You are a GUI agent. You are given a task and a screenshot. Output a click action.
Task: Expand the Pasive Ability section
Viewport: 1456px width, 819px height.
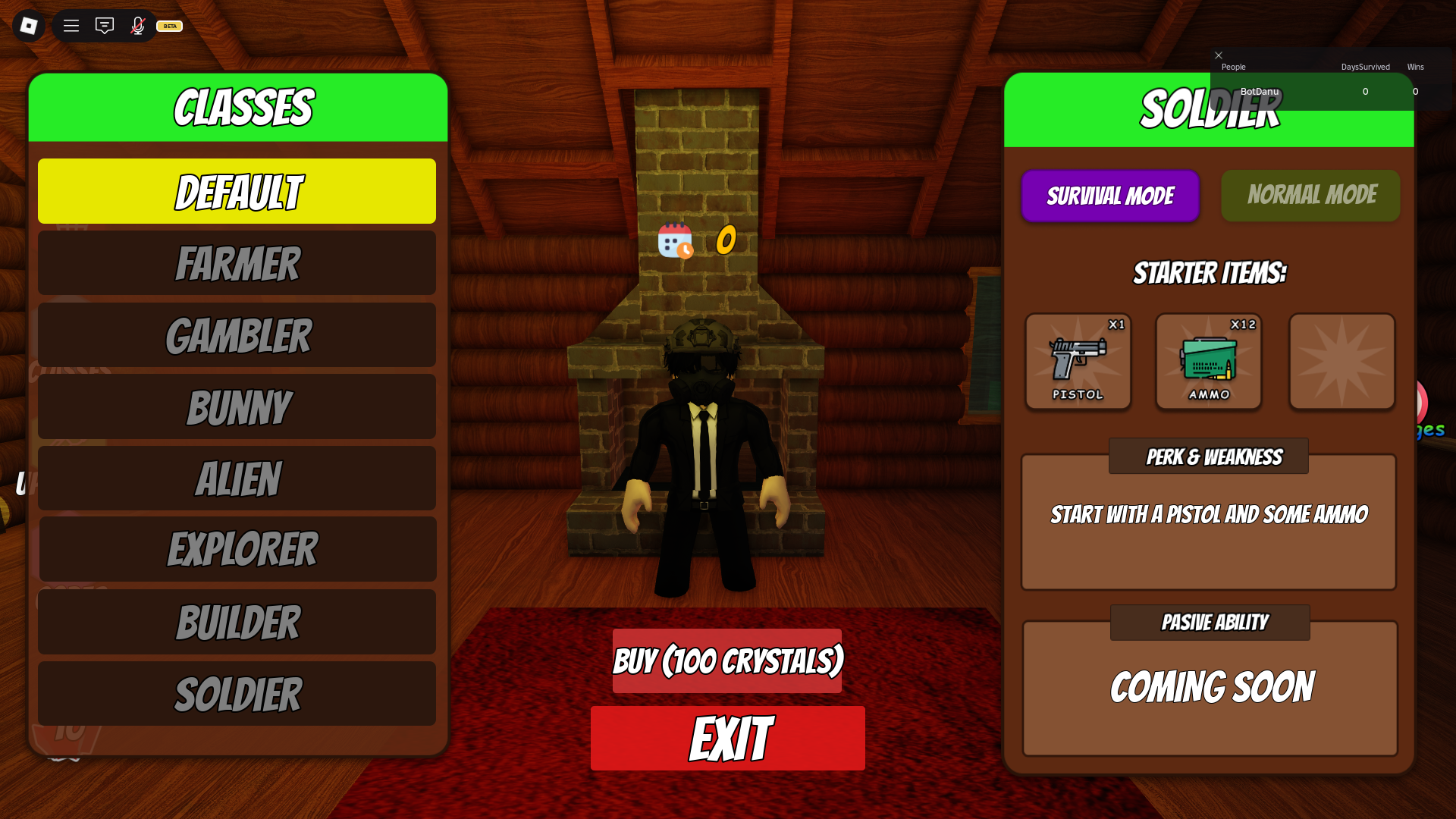click(x=1209, y=622)
